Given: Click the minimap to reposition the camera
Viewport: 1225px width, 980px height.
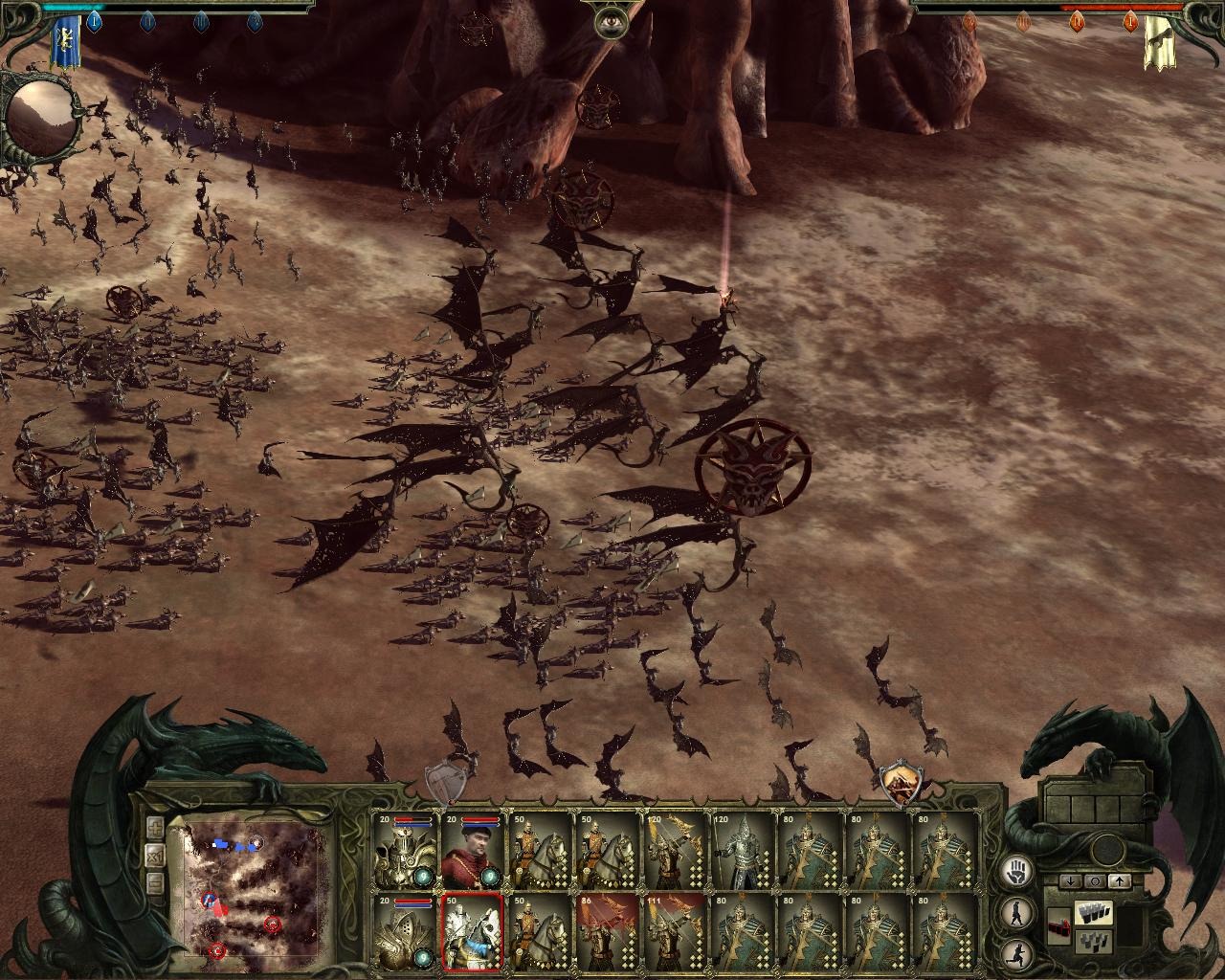Looking at the screenshot, I should pos(249,895).
